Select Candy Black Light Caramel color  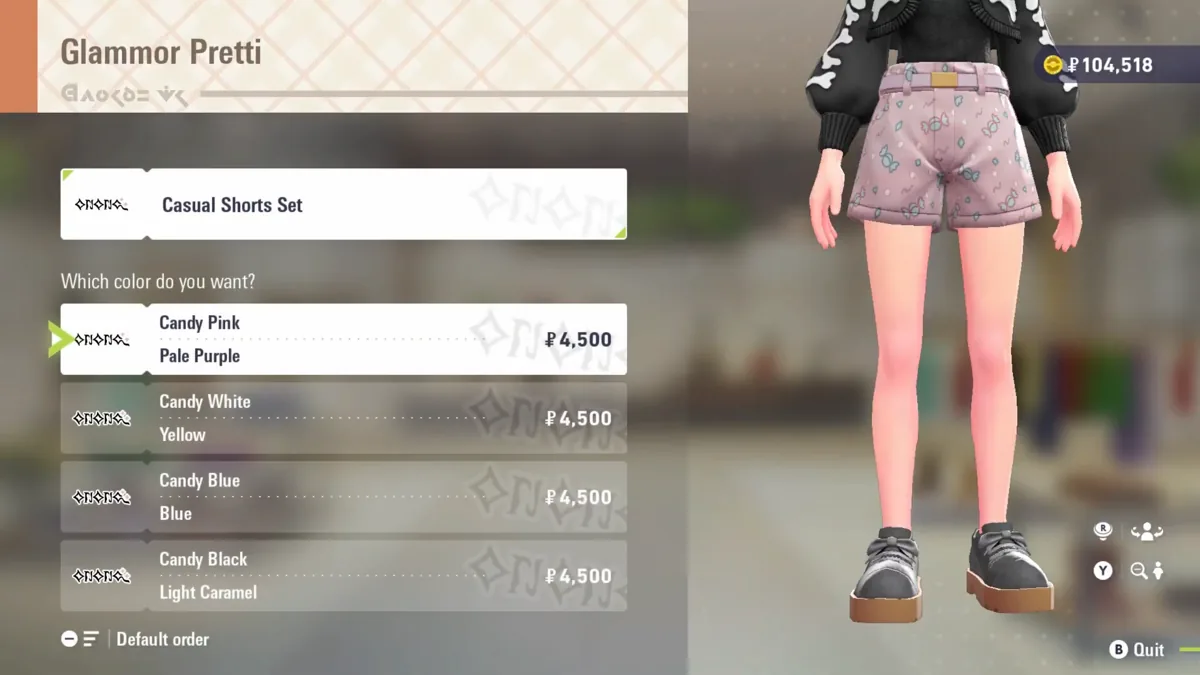(343, 576)
